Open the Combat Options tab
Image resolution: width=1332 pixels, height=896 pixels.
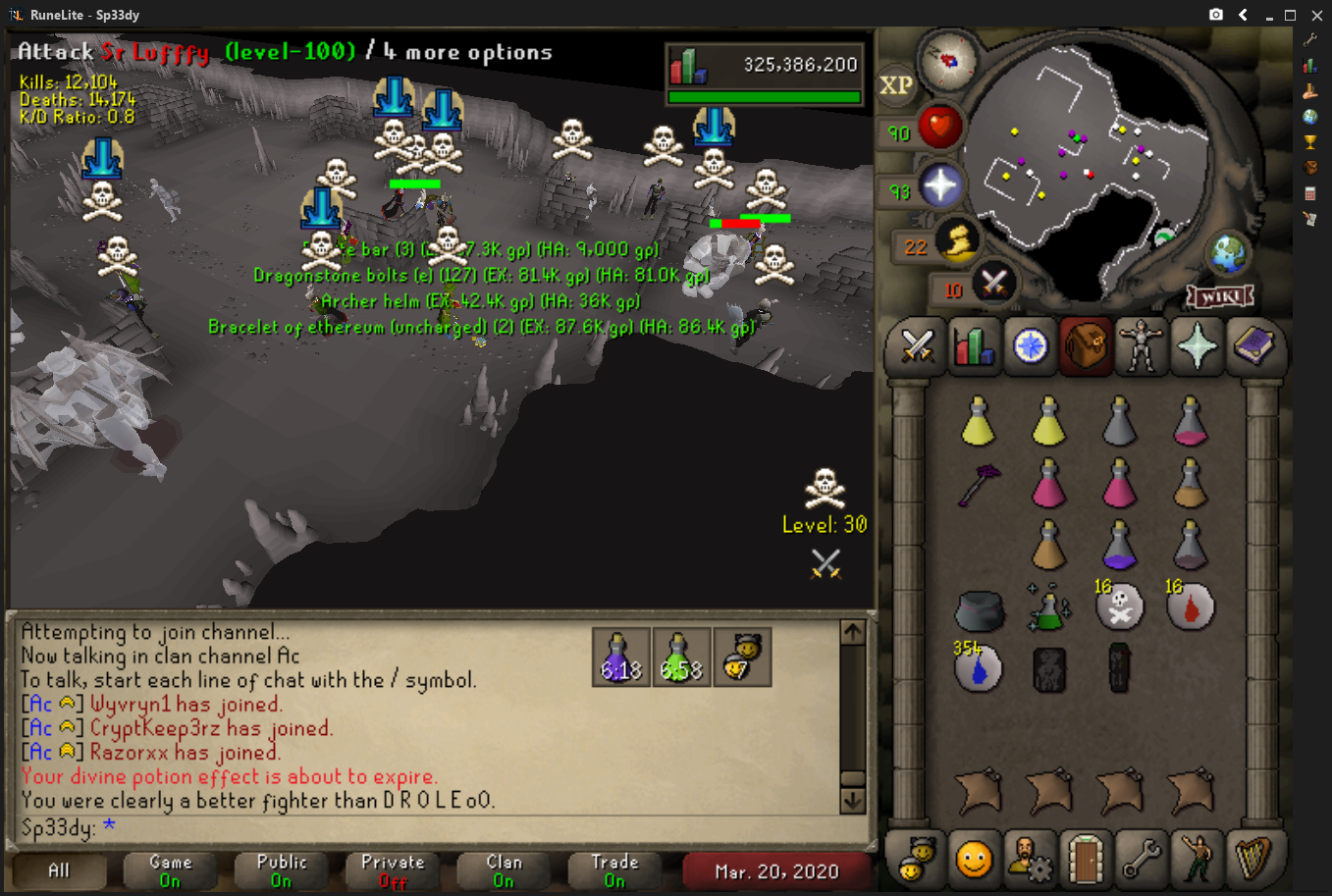click(917, 346)
